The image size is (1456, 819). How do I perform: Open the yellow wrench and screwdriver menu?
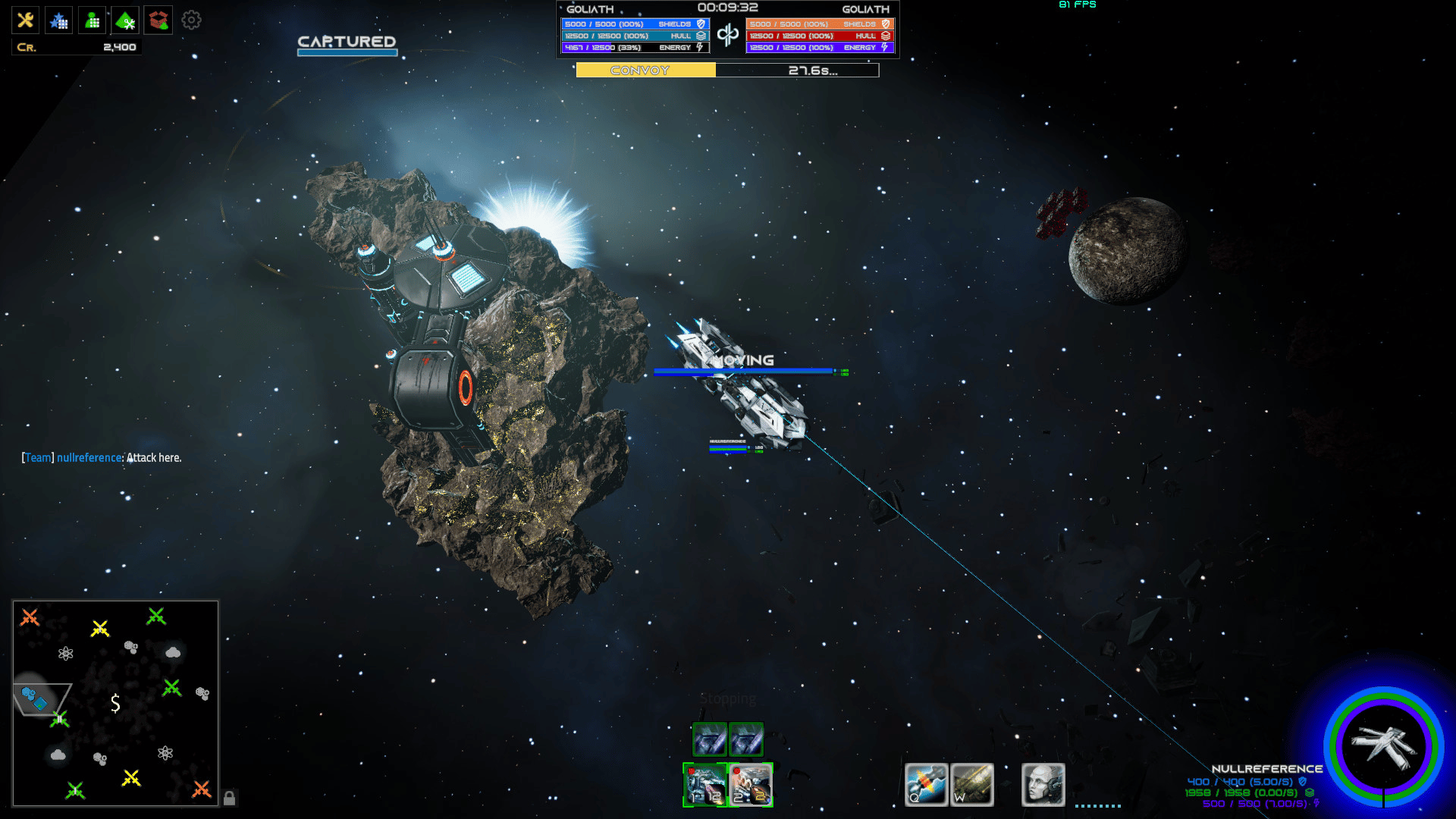25,20
